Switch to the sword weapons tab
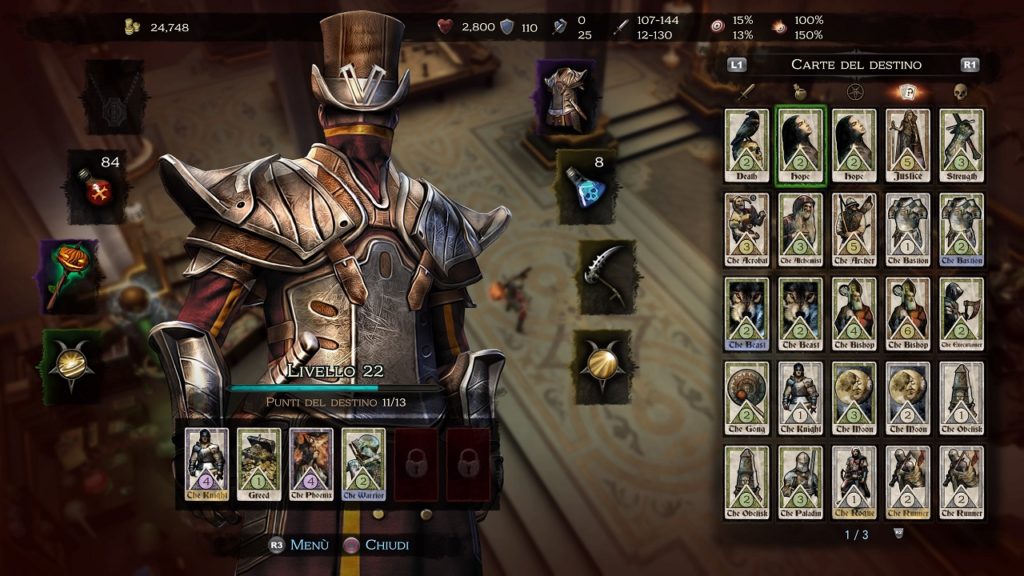Image resolution: width=1024 pixels, height=576 pixels. [746, 93]
